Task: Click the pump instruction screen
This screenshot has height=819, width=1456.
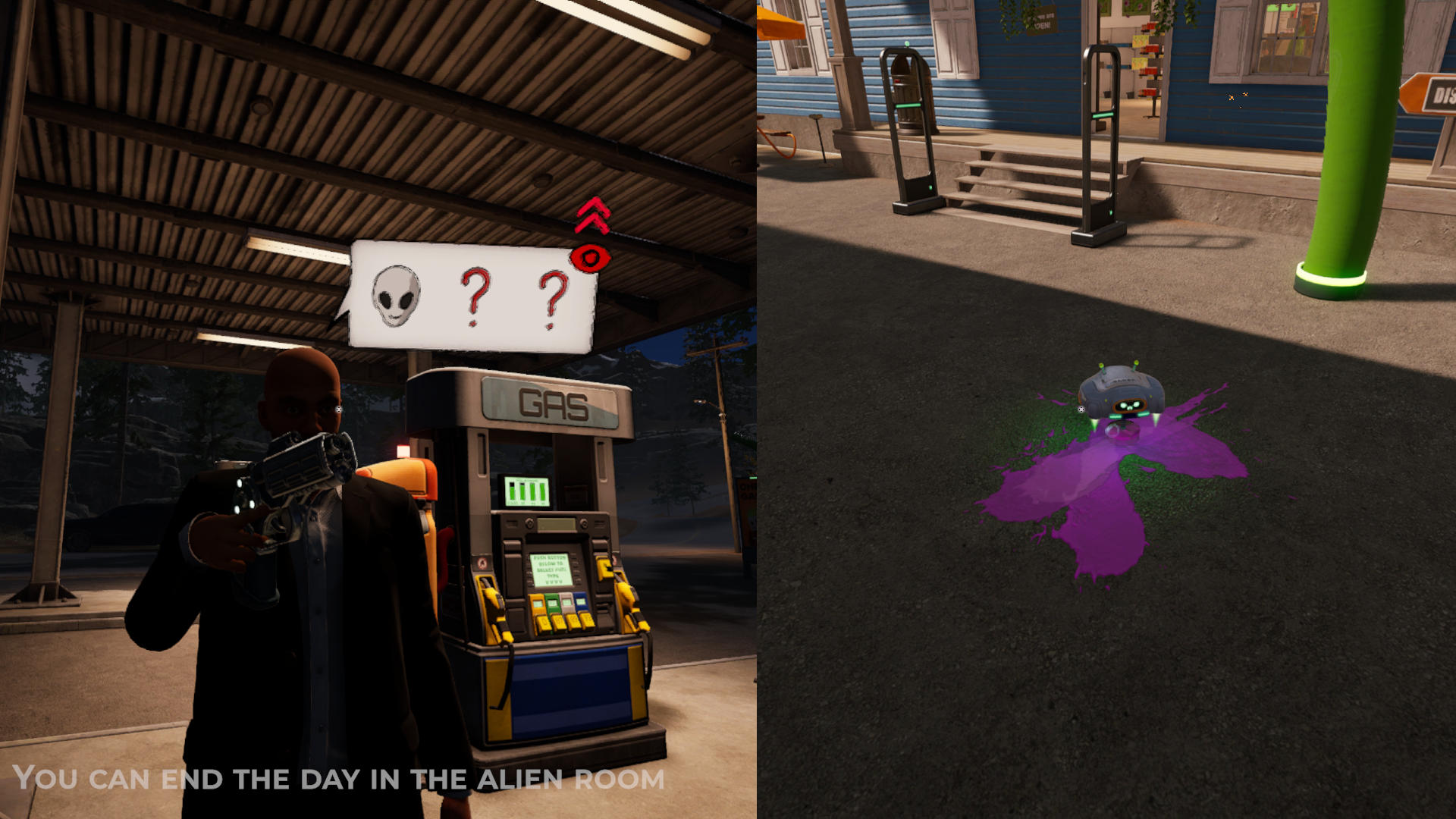Action: pyautogui.click(x=552, y=570)
